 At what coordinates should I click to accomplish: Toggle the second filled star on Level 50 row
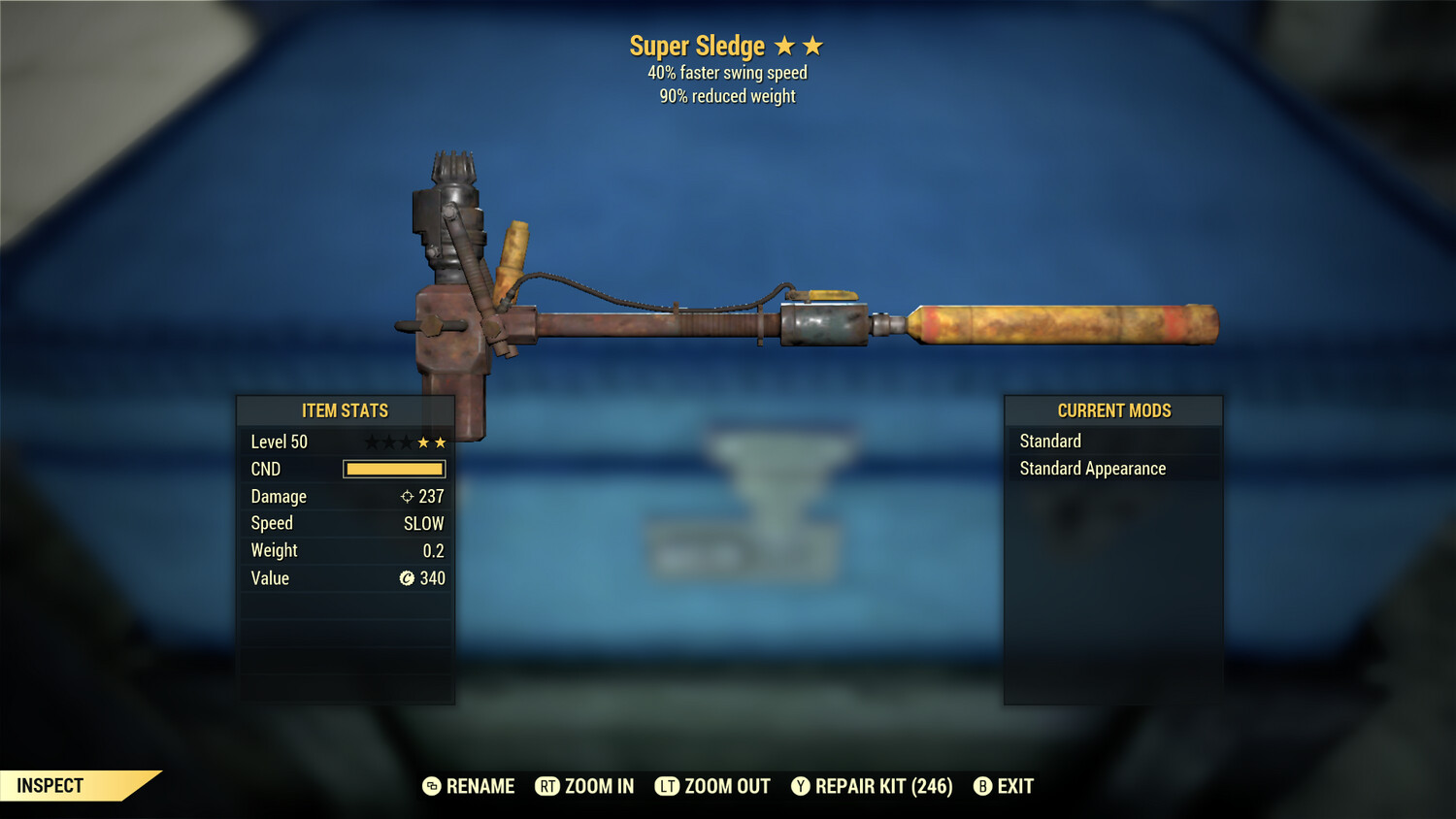tap(441, 441)
